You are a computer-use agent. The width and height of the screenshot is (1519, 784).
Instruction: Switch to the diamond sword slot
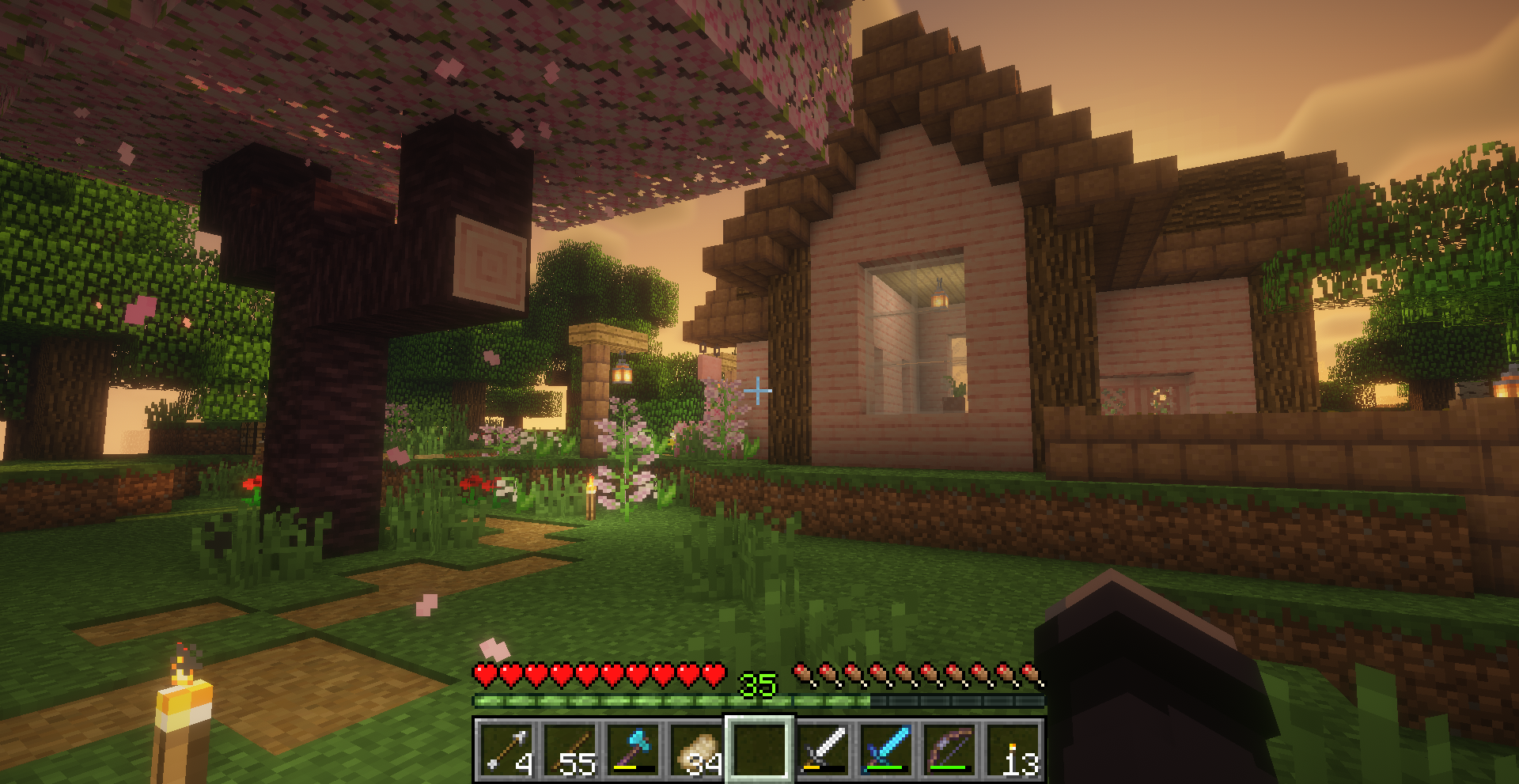pyautogui.click(x=886, y=749)
